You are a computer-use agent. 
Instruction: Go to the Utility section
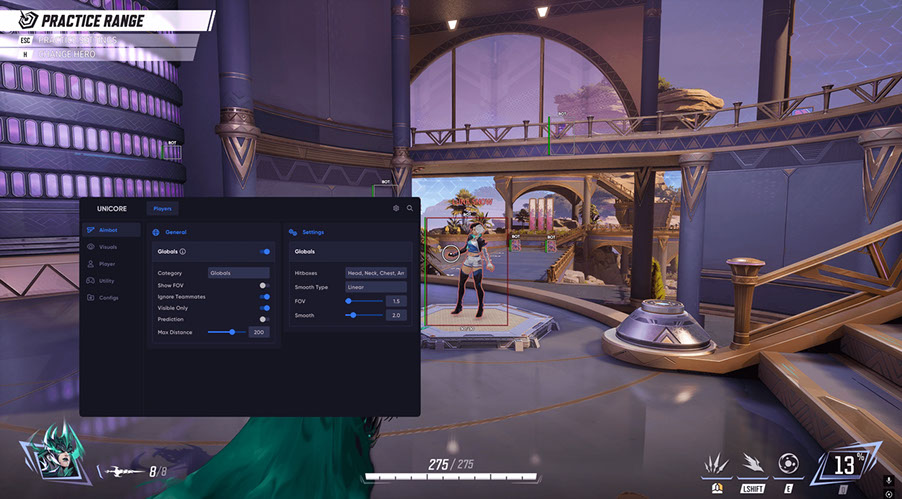tap(106, 281)
